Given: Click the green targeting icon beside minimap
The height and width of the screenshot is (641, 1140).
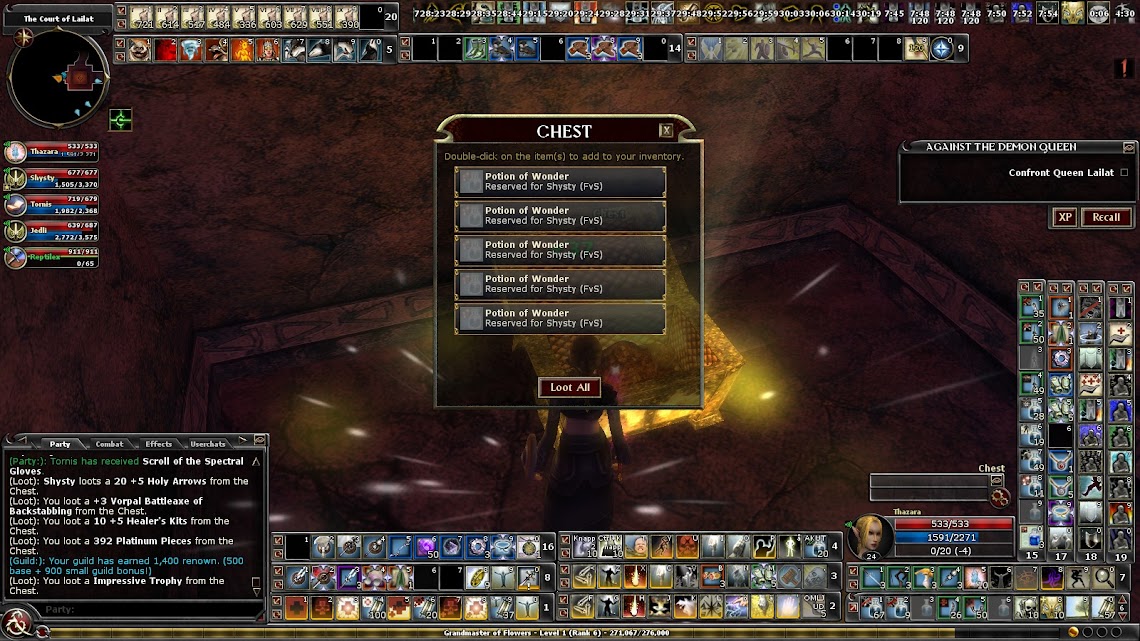Looking at the screenshot, I should 121,121.
